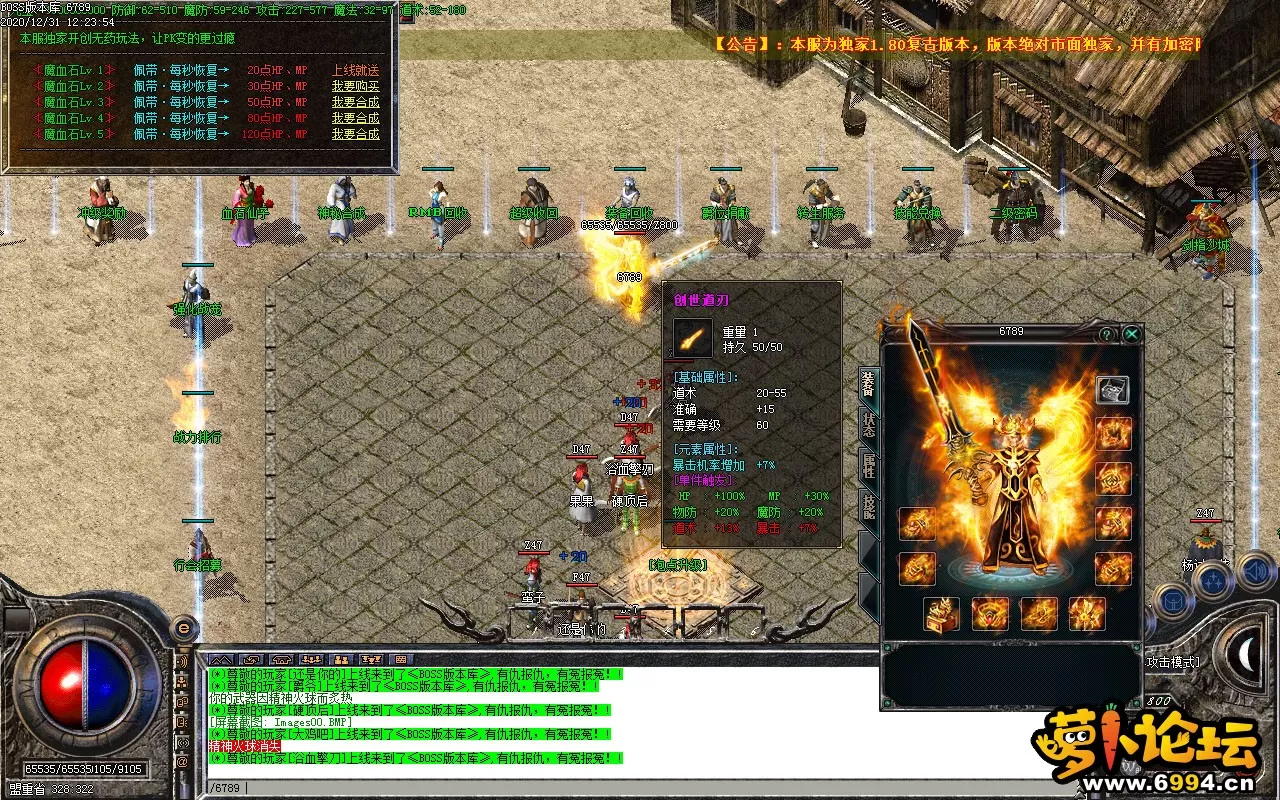Screen dimensions: 1280x800
Task: Switch to the 属性 tab
Action: (x=868, y=467)
